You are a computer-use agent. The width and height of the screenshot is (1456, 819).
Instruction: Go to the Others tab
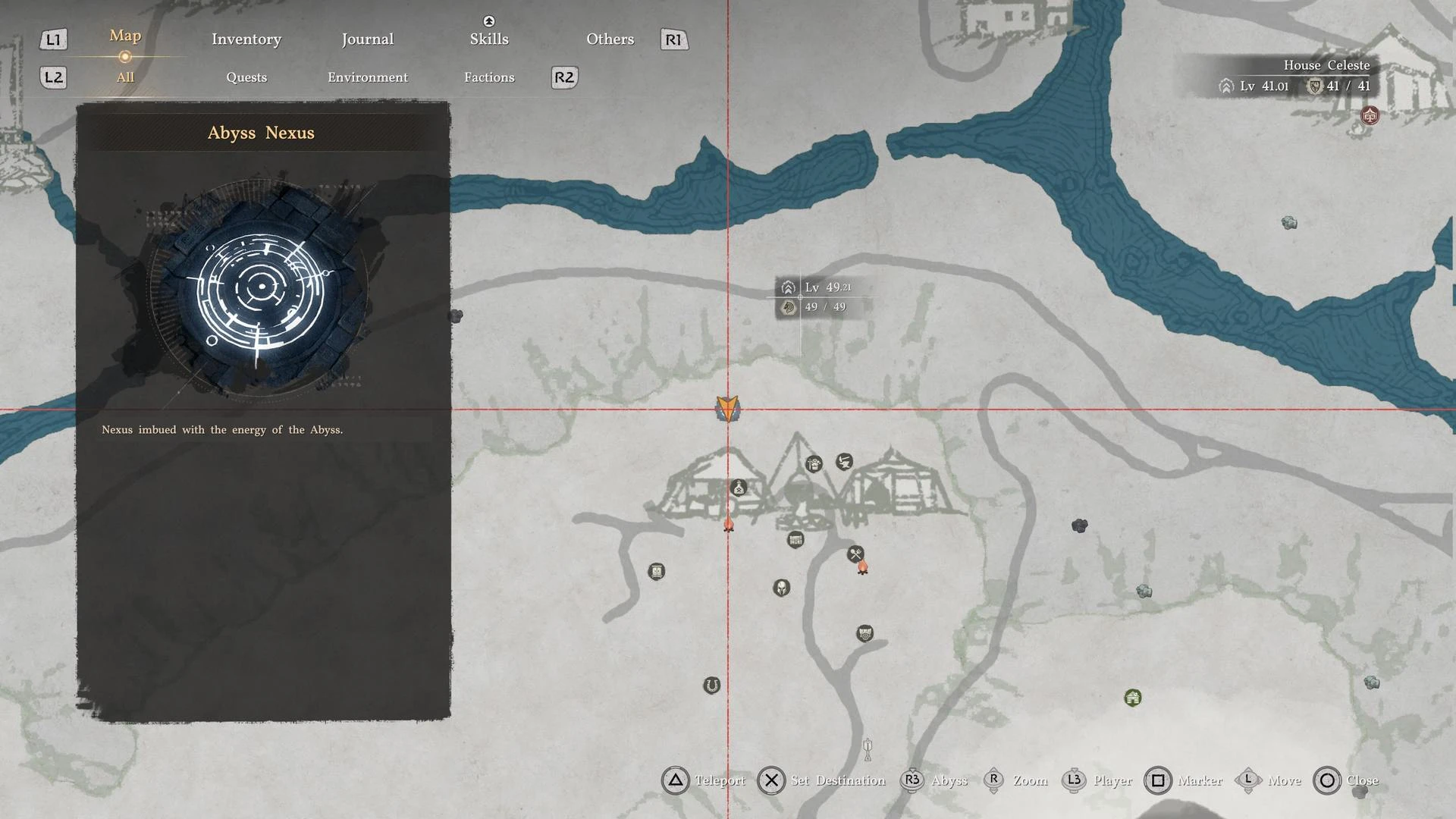tap(610, 39)
